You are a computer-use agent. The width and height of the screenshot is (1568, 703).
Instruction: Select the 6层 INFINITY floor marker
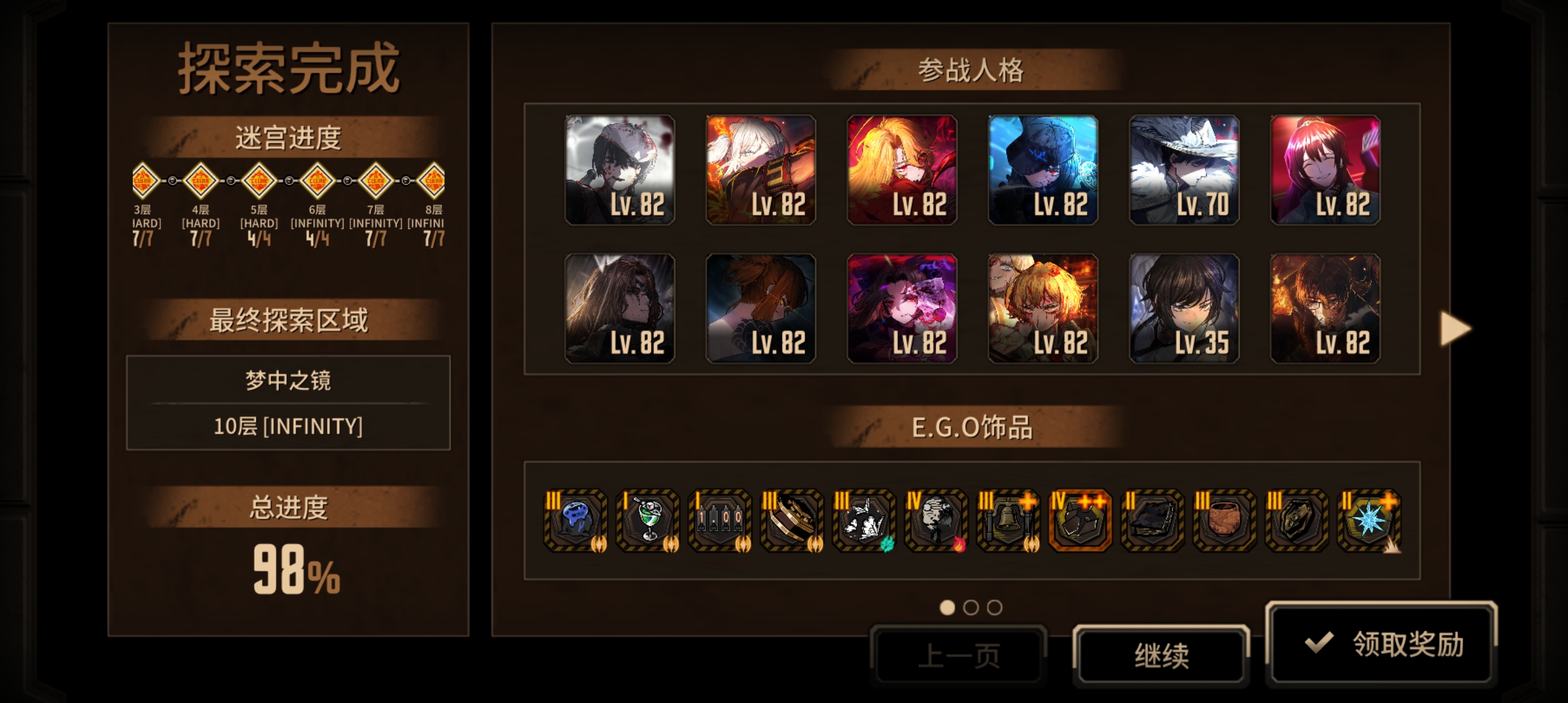(317, 180)
